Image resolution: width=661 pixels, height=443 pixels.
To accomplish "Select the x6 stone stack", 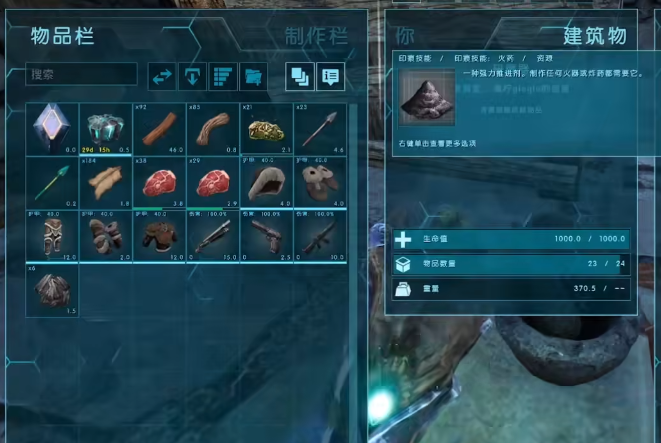I will 52,289.
